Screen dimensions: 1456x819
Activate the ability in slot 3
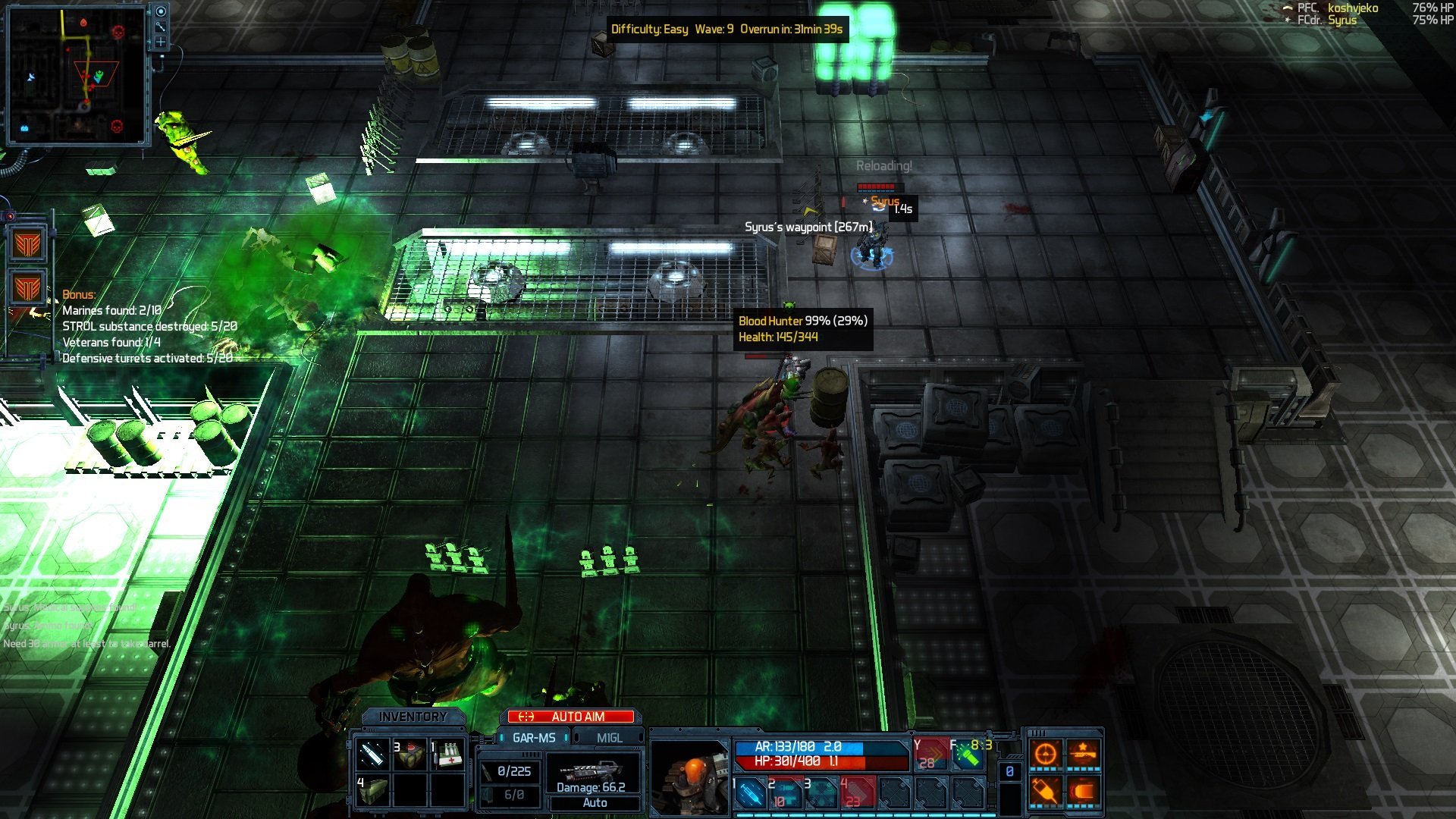(x=821, y=793)
